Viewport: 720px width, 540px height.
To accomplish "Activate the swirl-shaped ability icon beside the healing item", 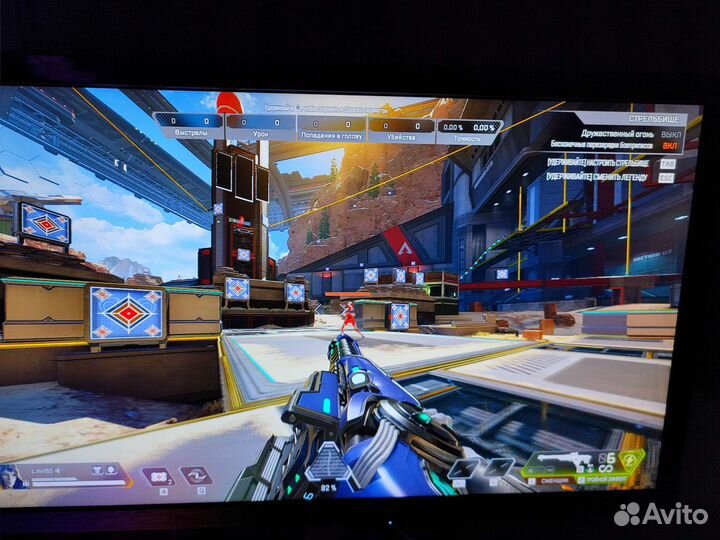I will (x=195, y=476).
